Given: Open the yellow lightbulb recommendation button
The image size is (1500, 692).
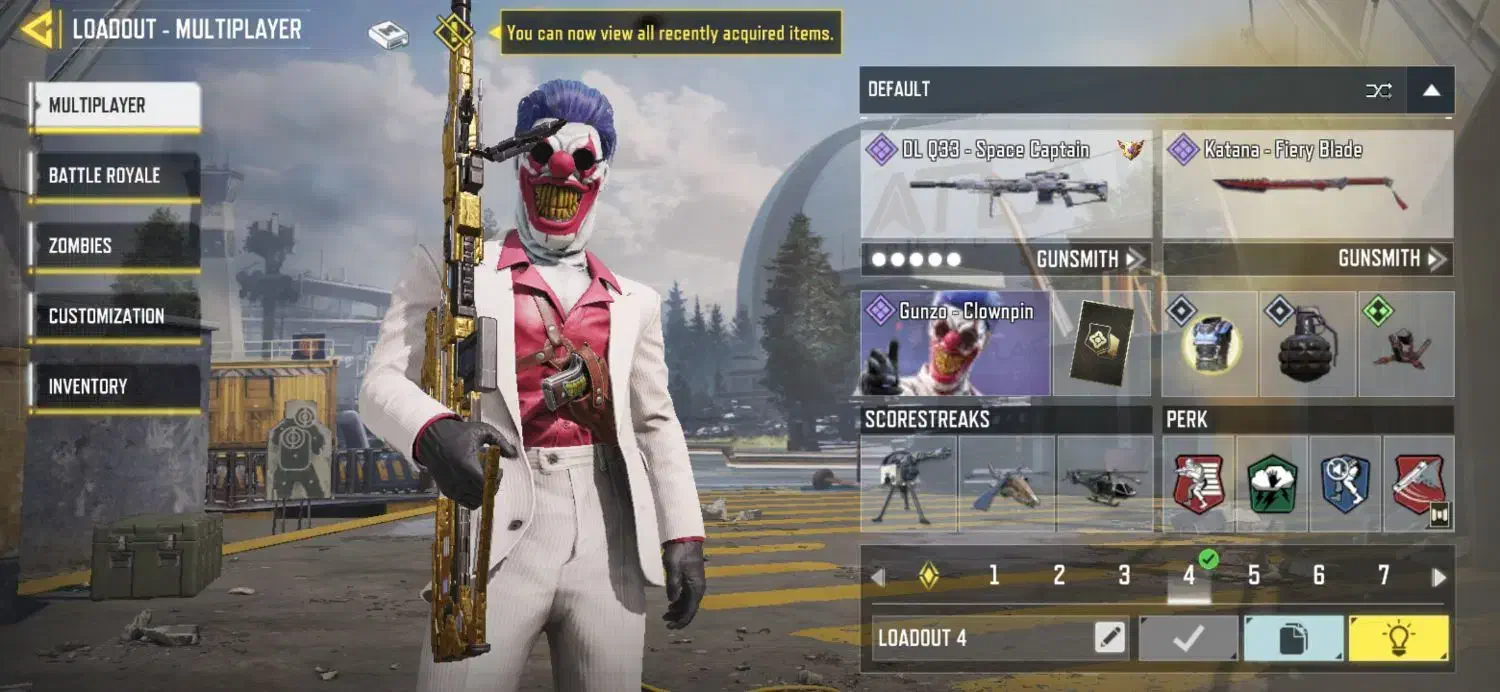Looking at the screenshot, I should coord(1397,638).
